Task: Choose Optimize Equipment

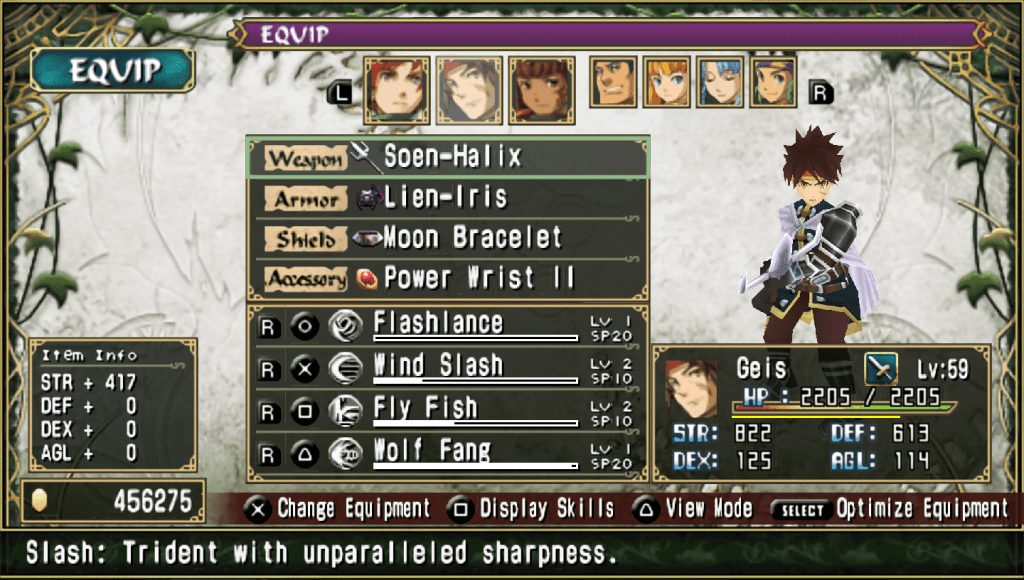Action: [890, 509]
